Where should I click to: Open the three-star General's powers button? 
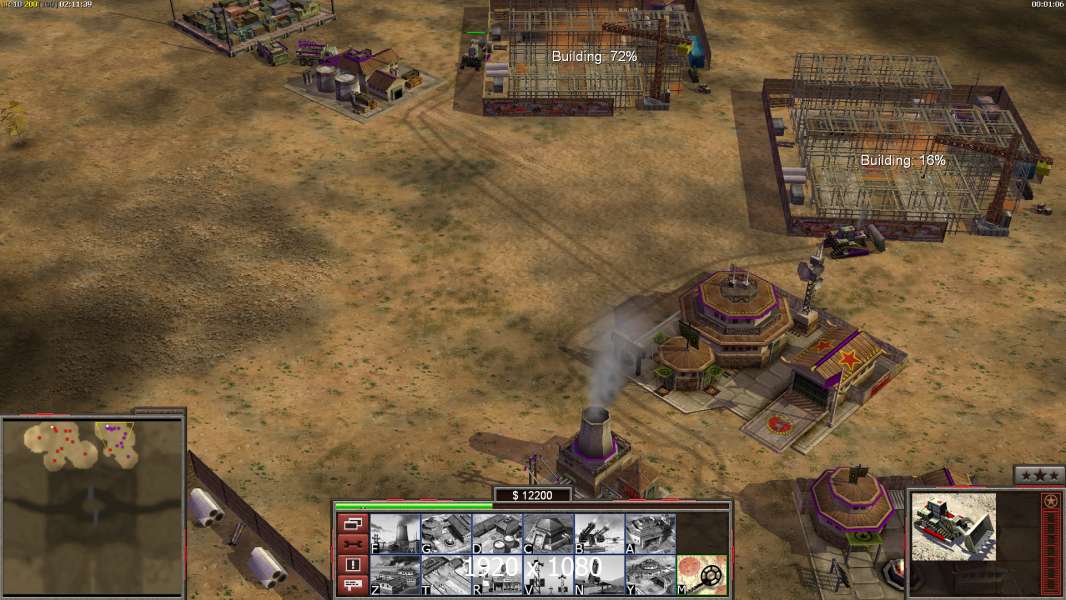pyautogui.click(x=1039, y=475)
